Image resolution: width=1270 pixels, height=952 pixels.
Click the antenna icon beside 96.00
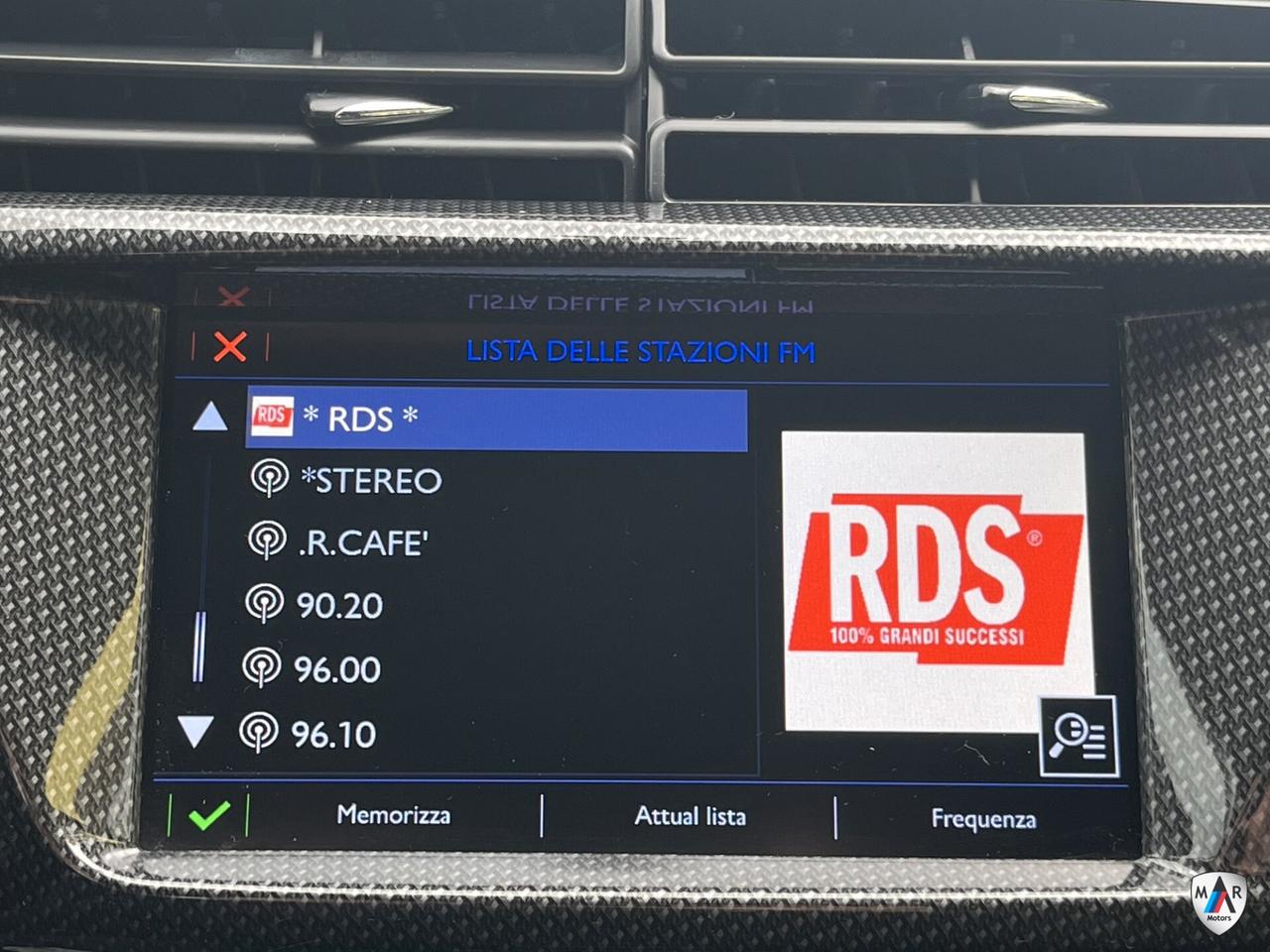click(263, 670)
